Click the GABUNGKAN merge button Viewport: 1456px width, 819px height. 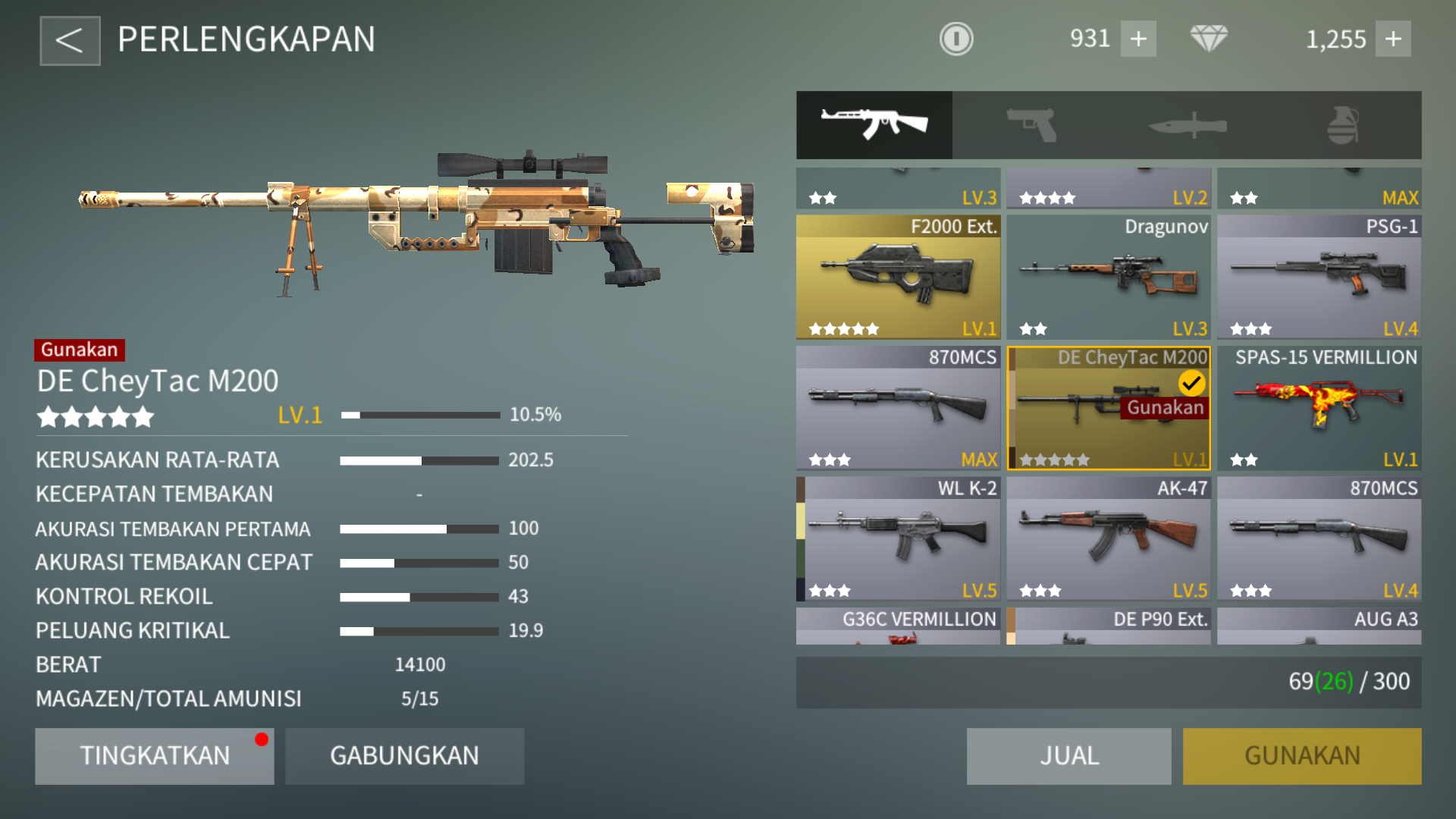coord(404,755)
